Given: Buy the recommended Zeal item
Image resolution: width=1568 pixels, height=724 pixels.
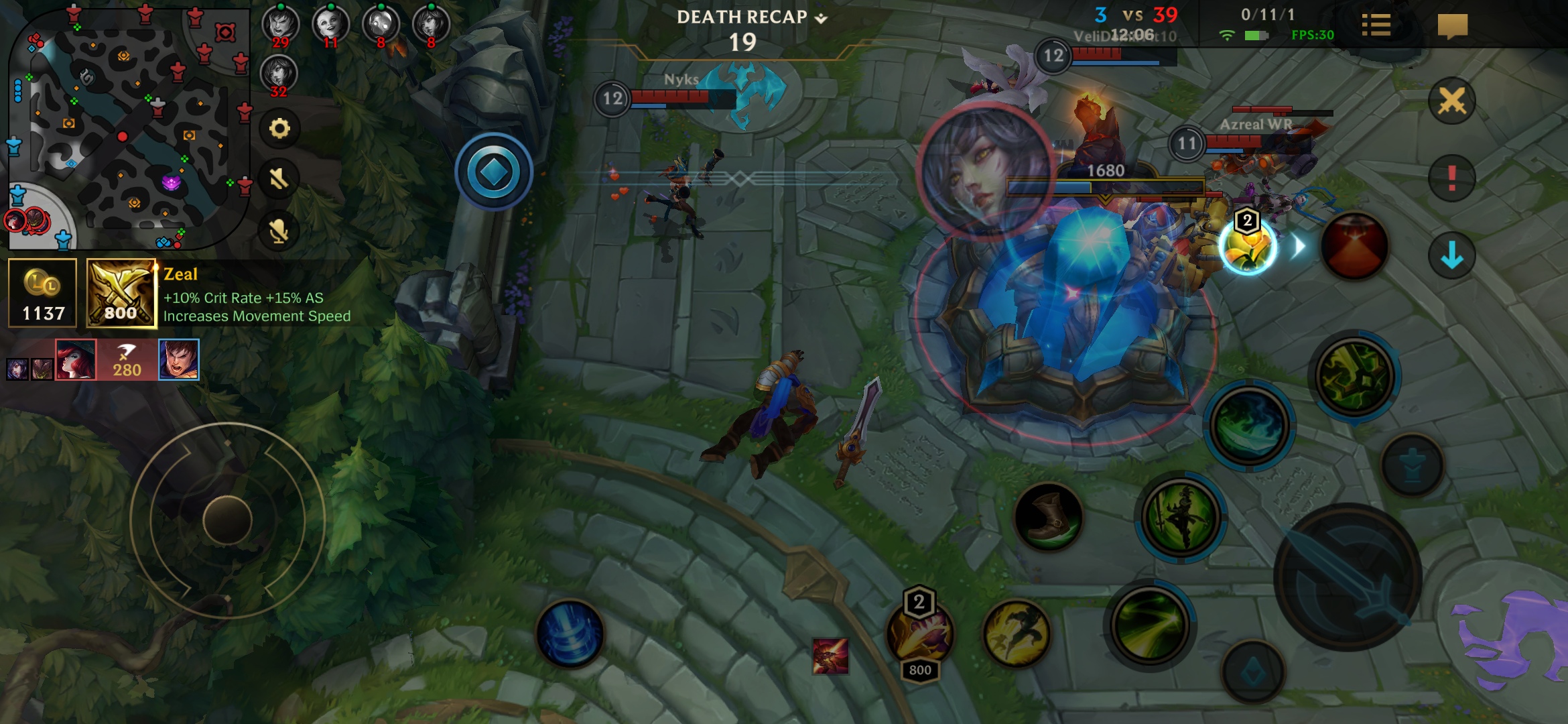Looking at the screenshot, I should 121,294.
